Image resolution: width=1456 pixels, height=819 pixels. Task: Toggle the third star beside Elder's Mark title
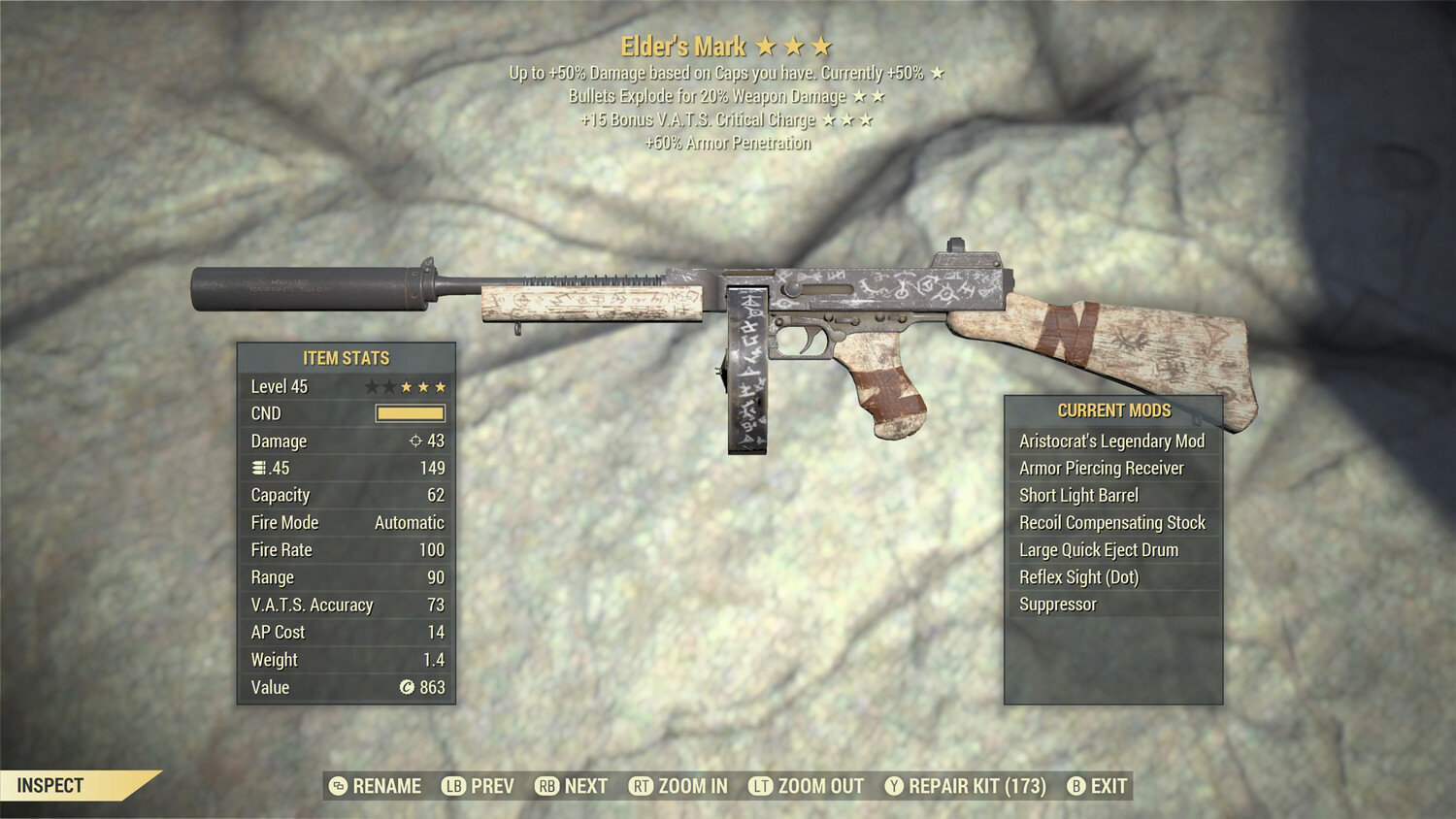click(823, 45)
